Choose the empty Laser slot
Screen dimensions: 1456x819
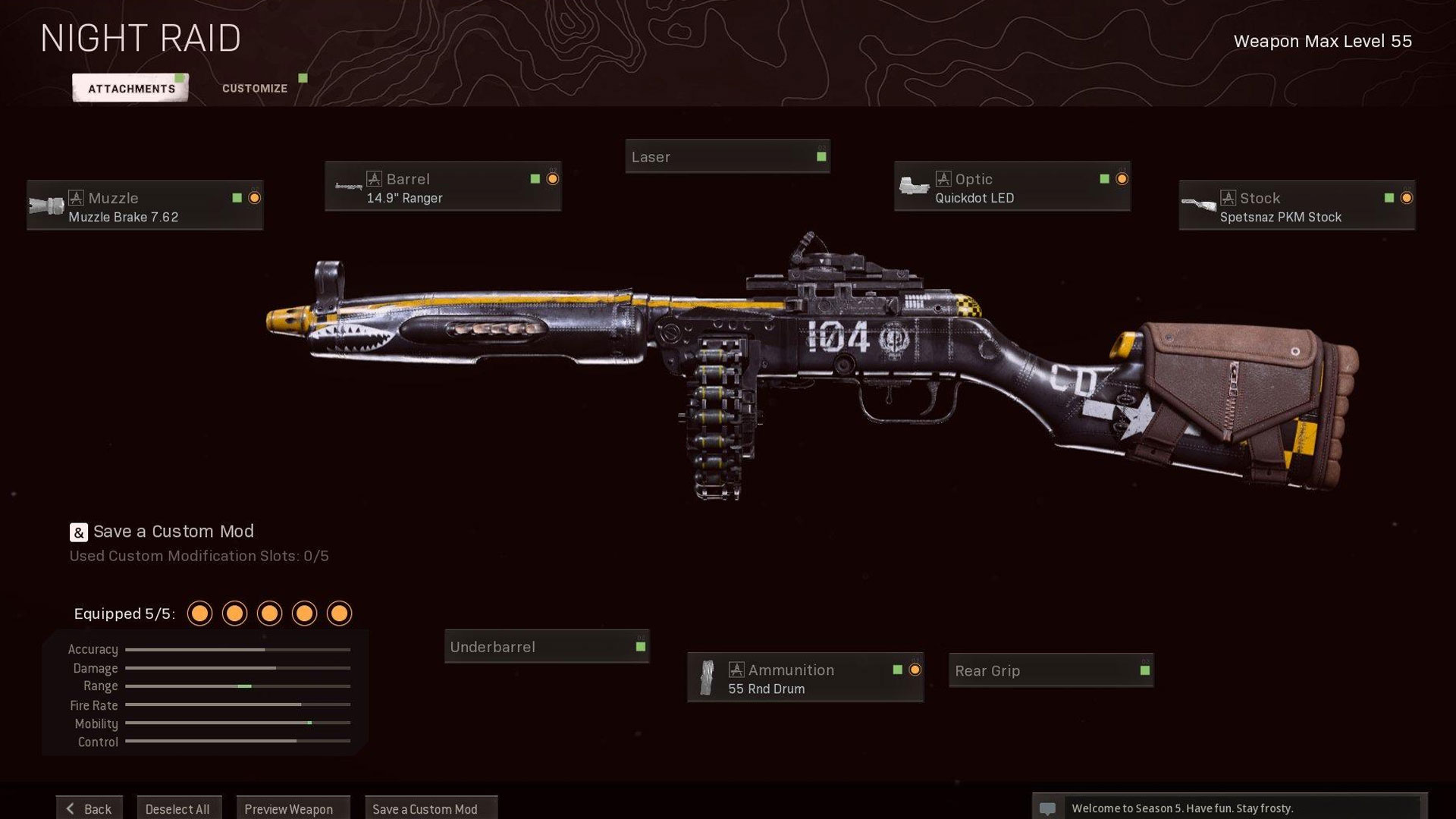pyautogui.click(x=727, y=157)
